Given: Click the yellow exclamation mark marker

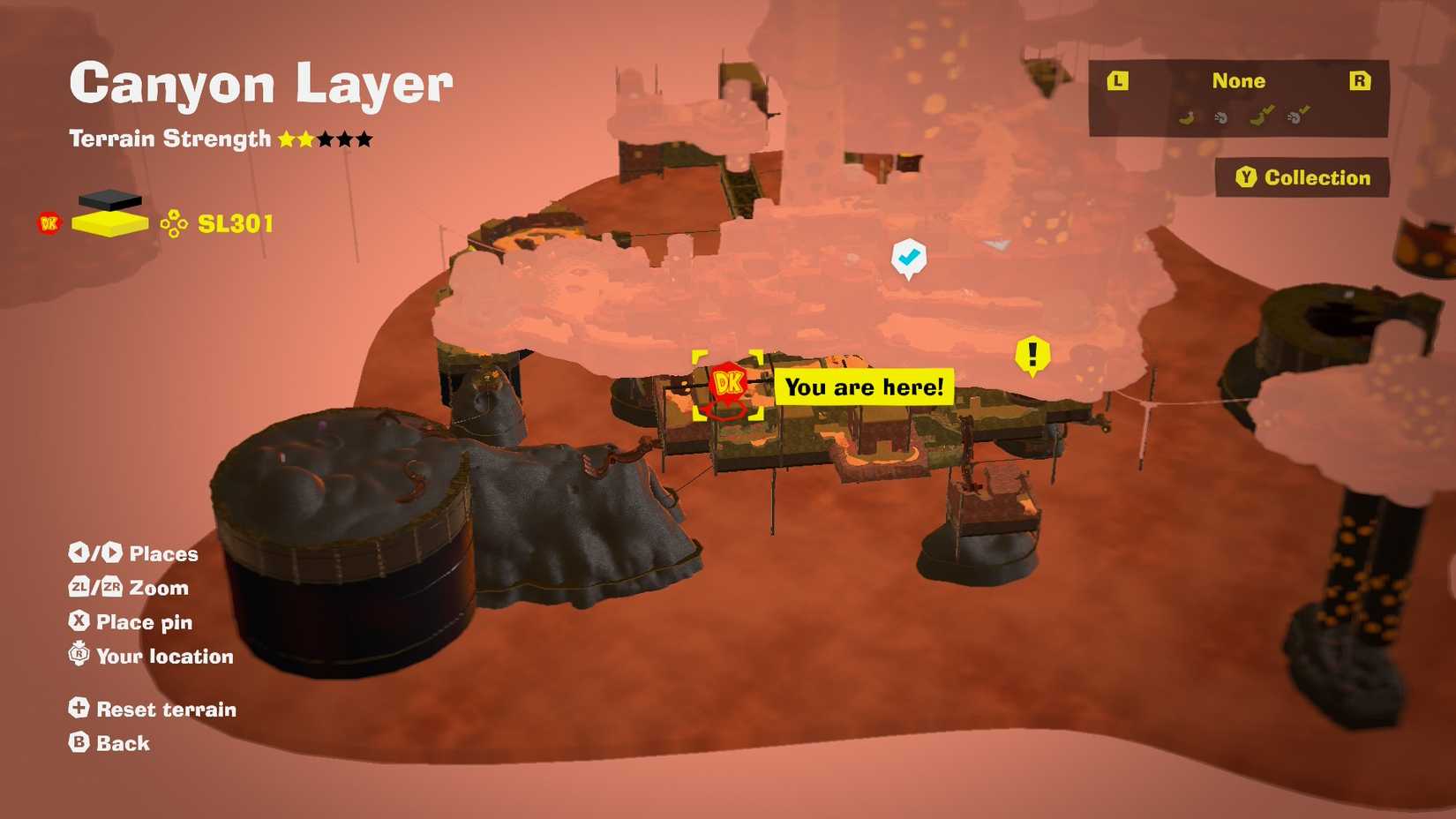Looking at the screenshot, I should (1032, 355).
